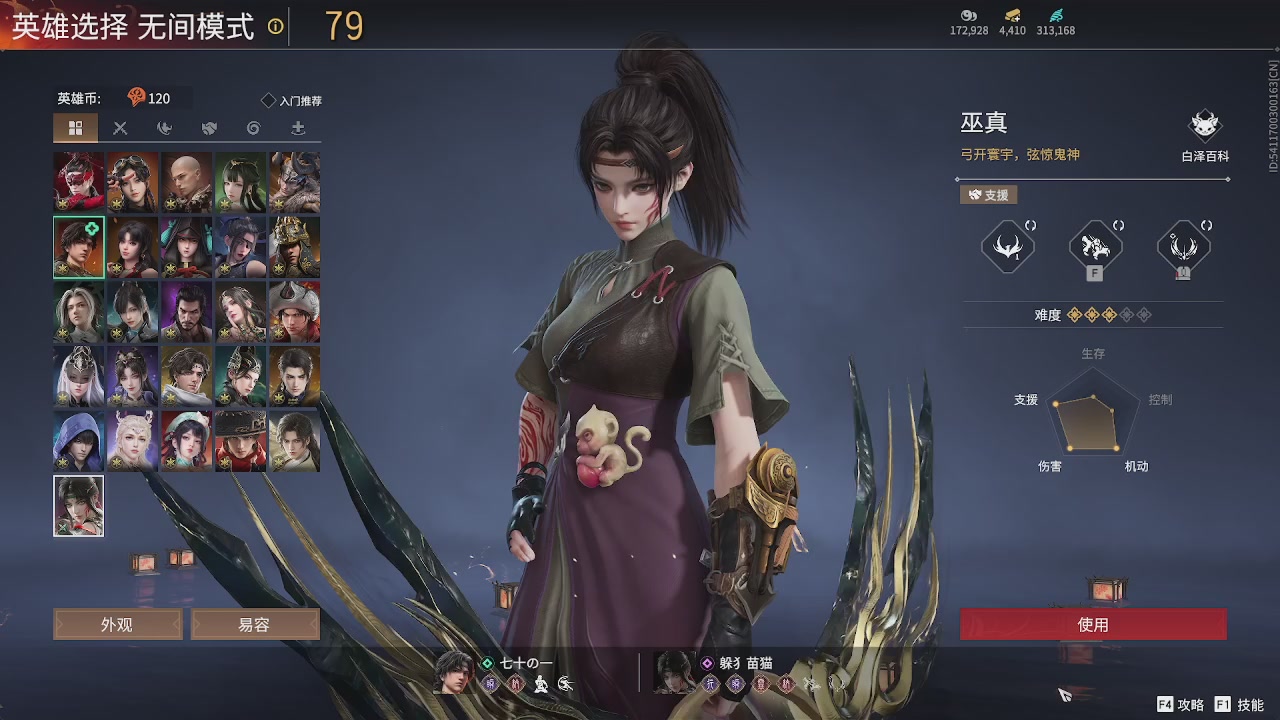Select the spiral mobility role filter

coord(252,128)
